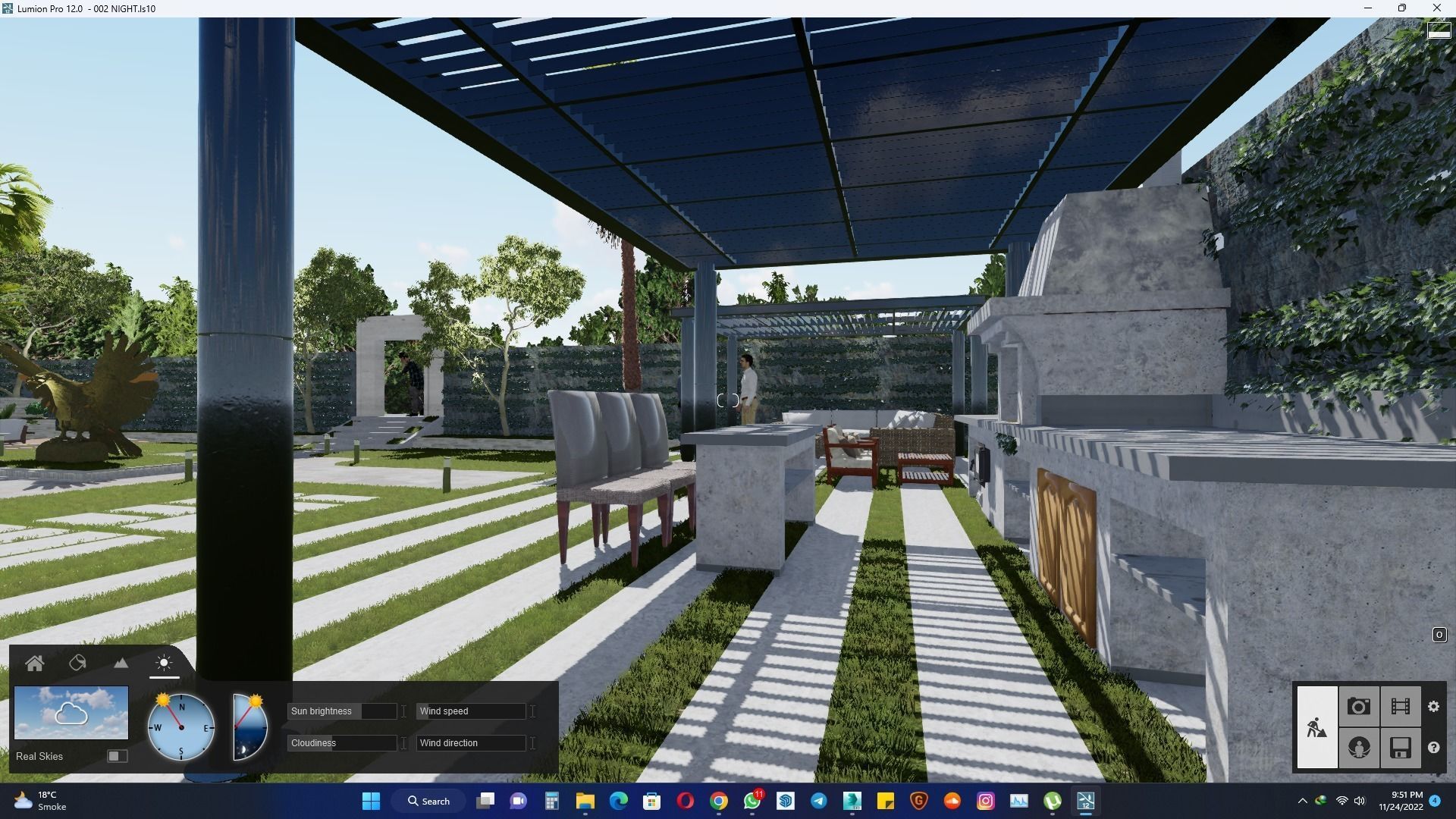Open help with the question mark icon

click(x=1434, y=748)
